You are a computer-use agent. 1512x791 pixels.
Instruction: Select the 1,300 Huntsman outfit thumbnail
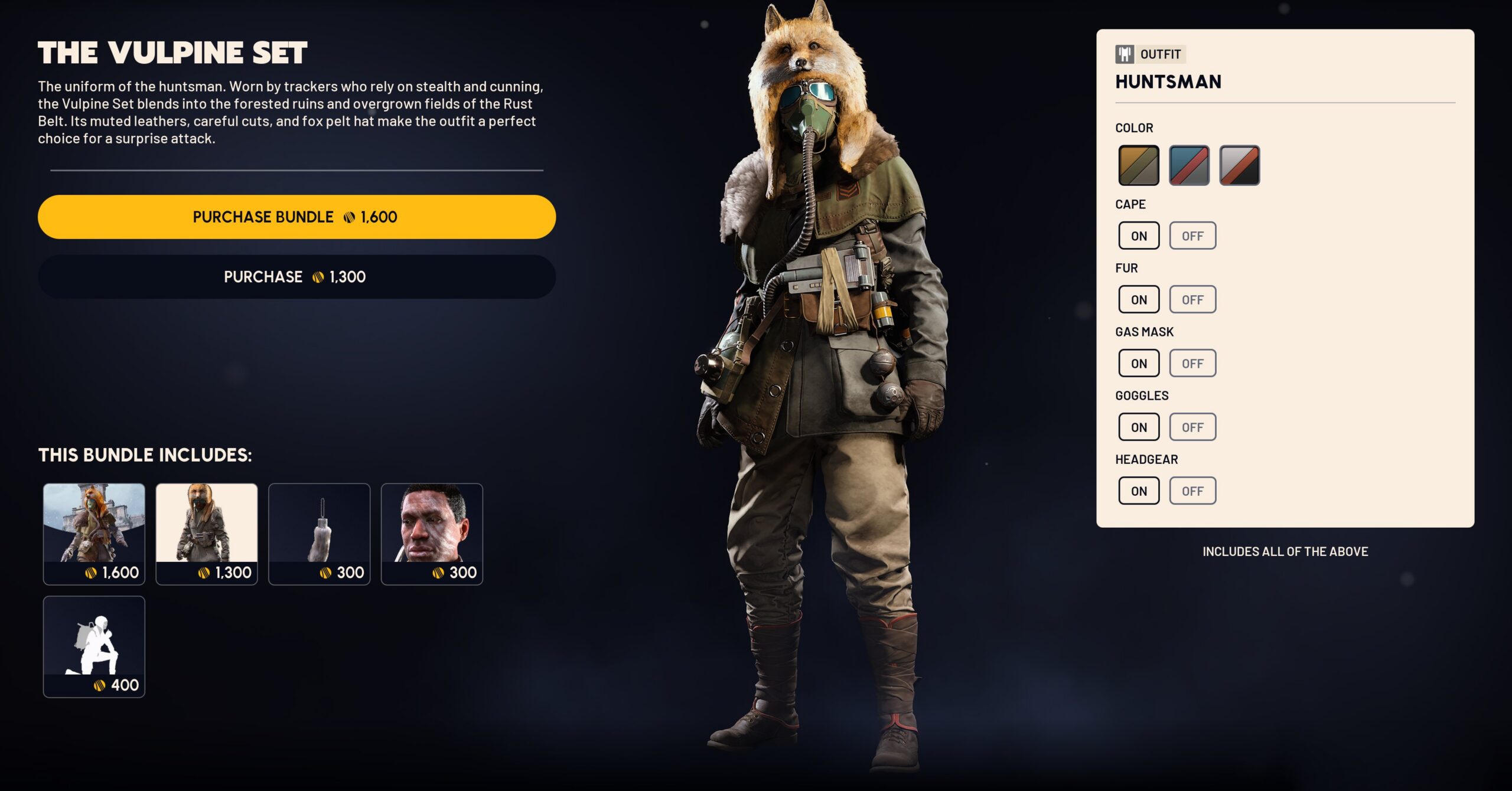click(x=207, y=534)
